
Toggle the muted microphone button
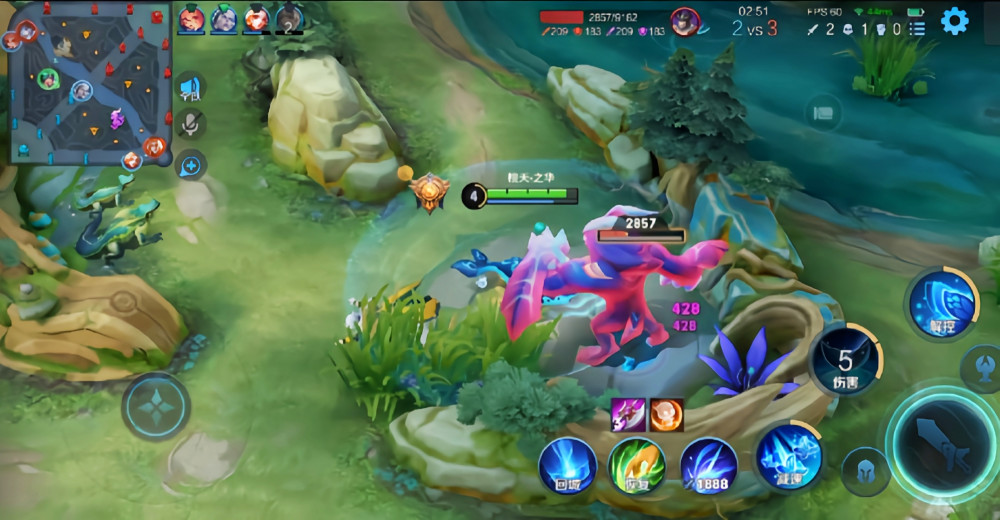click(x=190, y=124)
